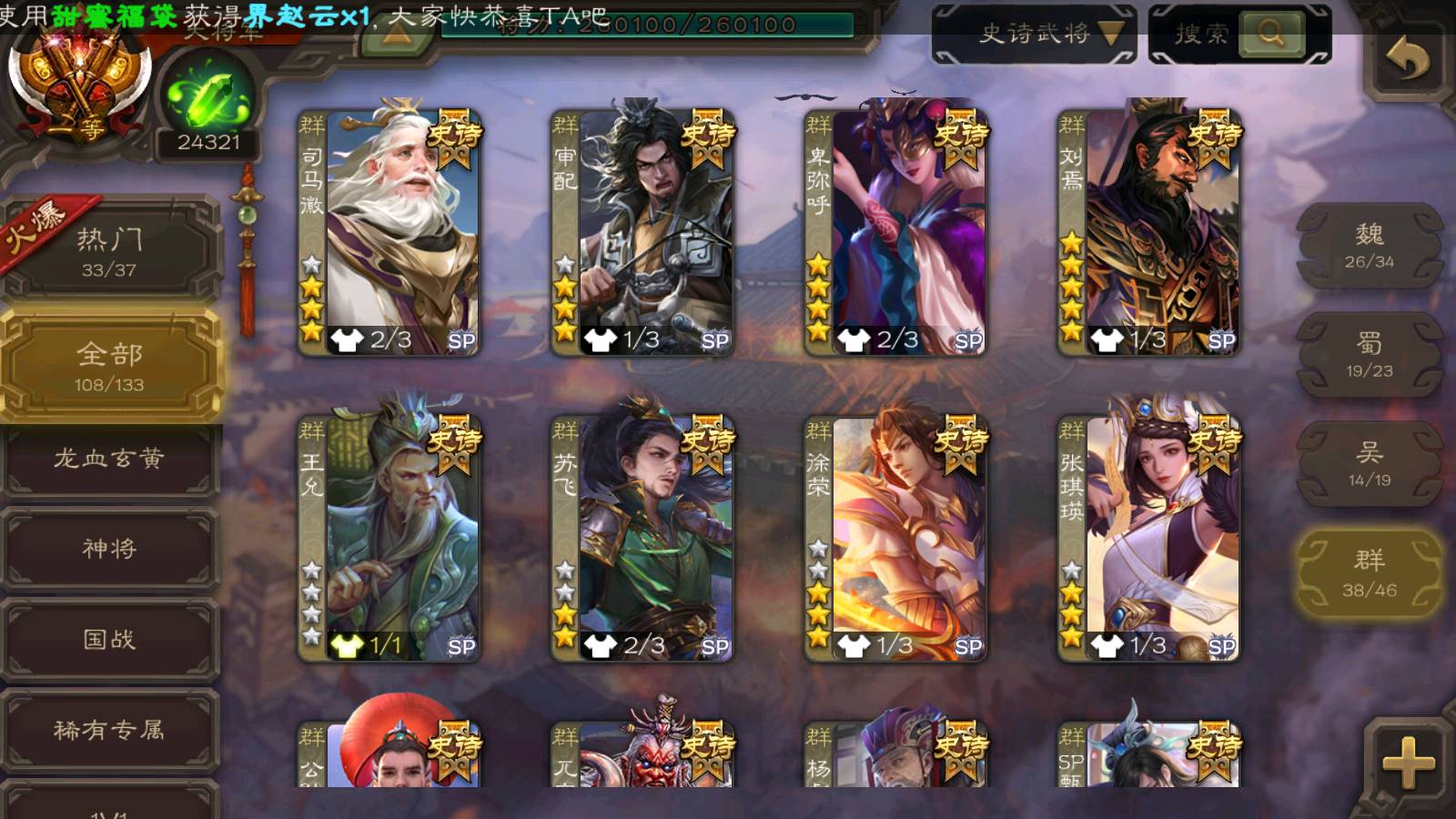
Task: Open the 卑弥呼 general card
Action: point(895,232)
